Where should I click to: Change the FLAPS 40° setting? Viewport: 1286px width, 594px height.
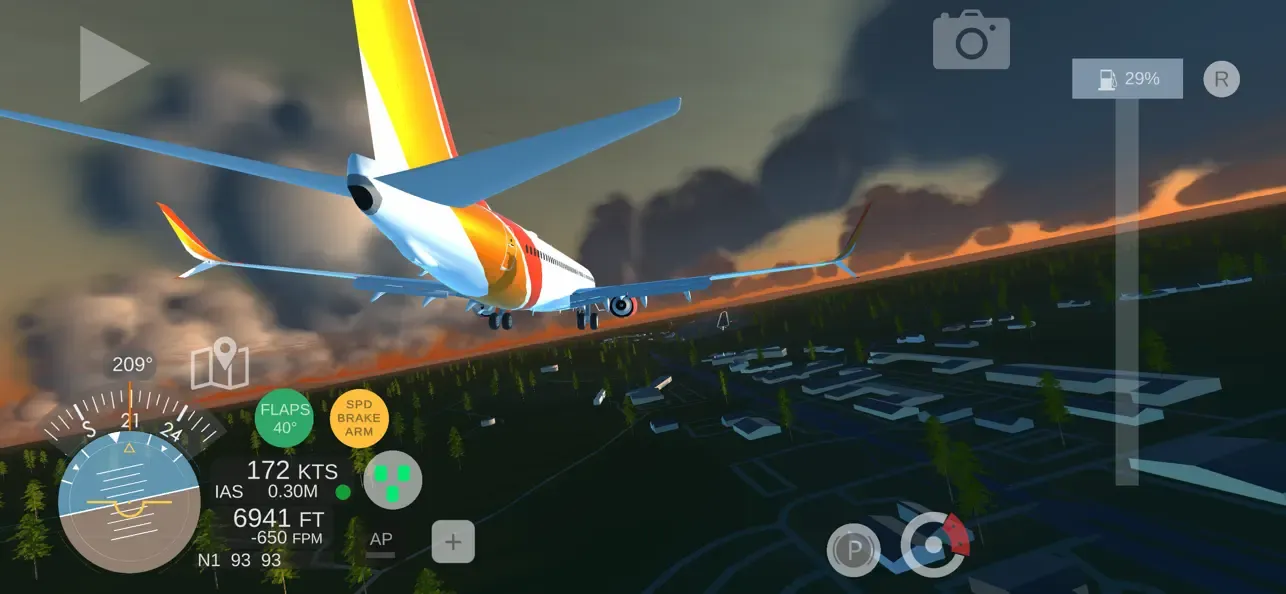[284, 418]
